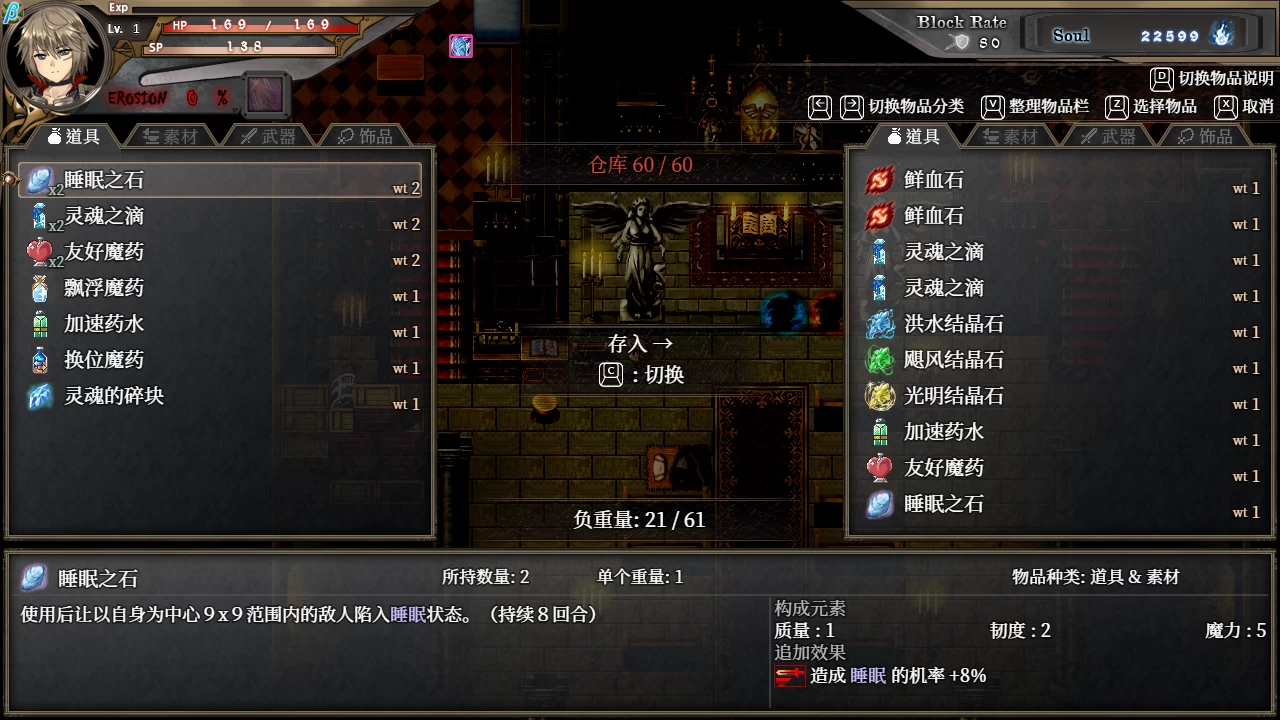This screenshot has height=720, width=1280.
Task: Switch to the 素材 tab on left panel
Action: click(x=173, y=134)
